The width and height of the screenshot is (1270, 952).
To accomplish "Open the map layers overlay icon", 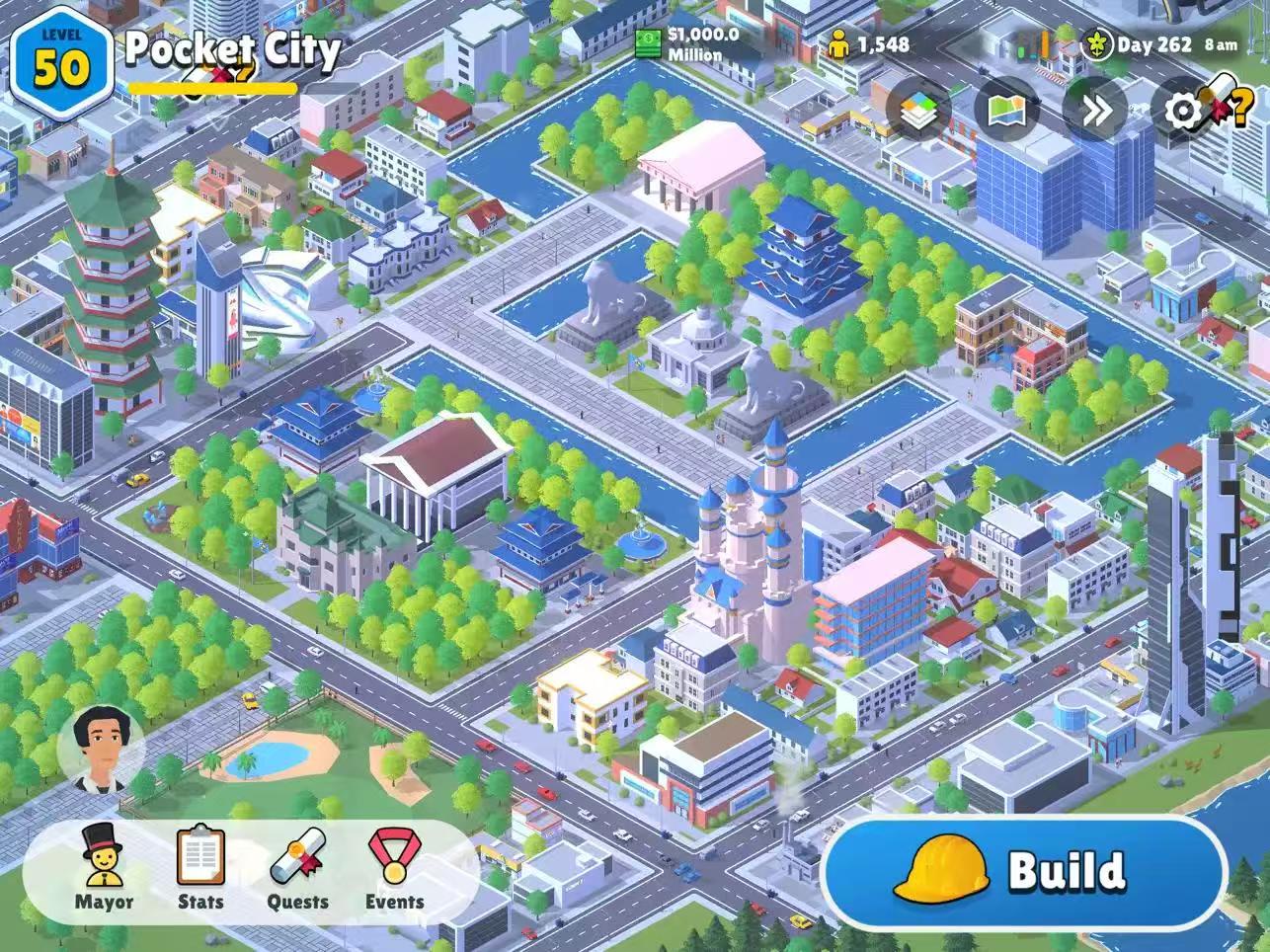I will tap(920, 111).
